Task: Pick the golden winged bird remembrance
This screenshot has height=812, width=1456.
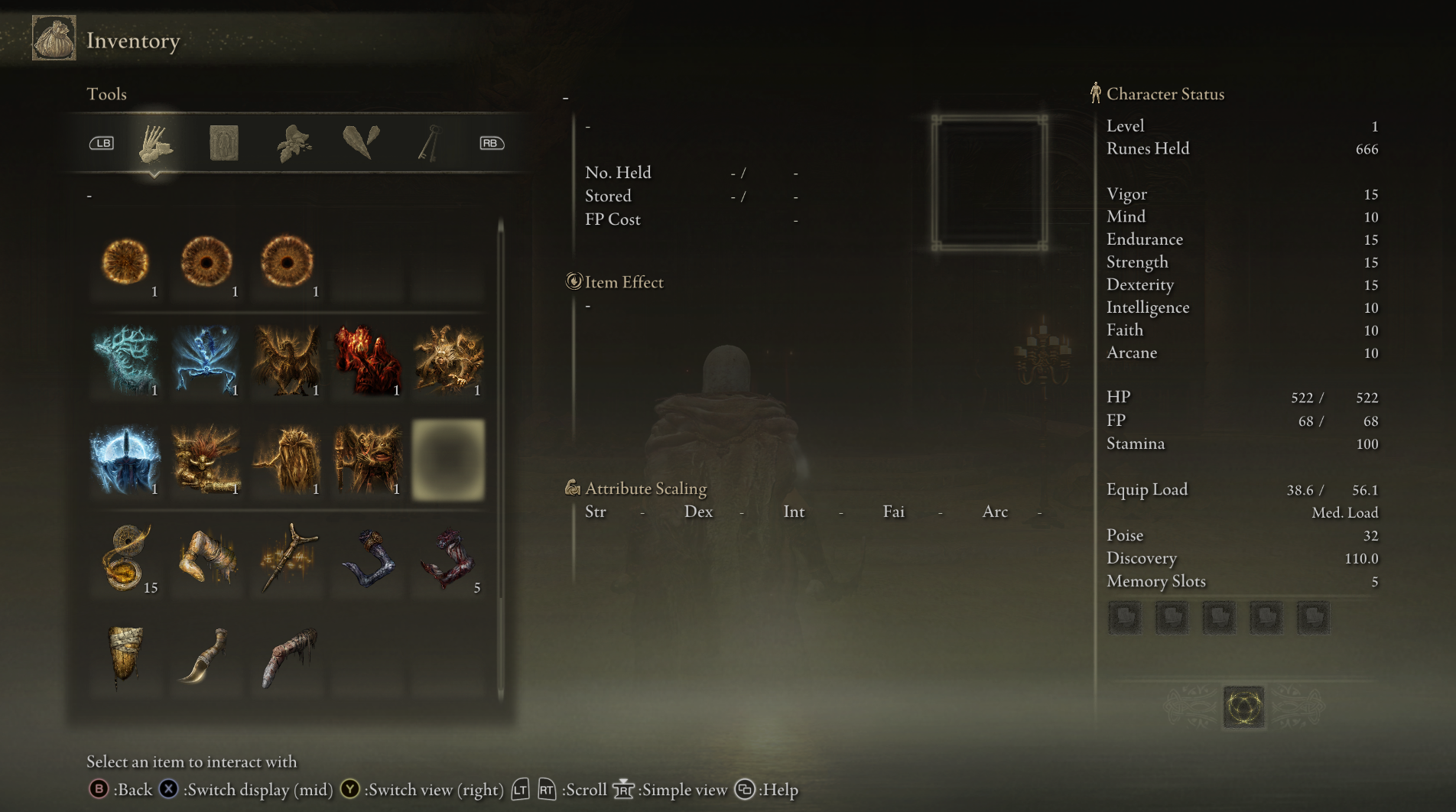Action: pyautogui.click(x=287, y=359)
